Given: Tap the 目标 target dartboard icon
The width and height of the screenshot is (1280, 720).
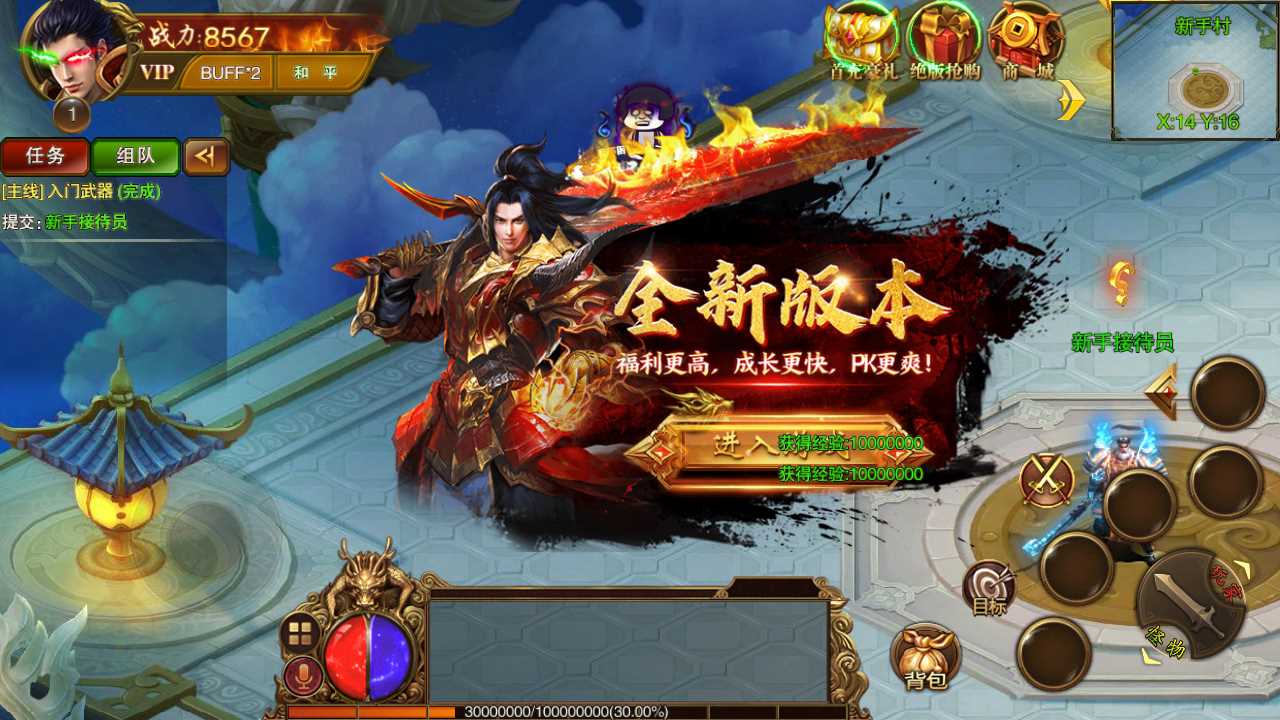Looking at the screenshot, I should [988, 590].
